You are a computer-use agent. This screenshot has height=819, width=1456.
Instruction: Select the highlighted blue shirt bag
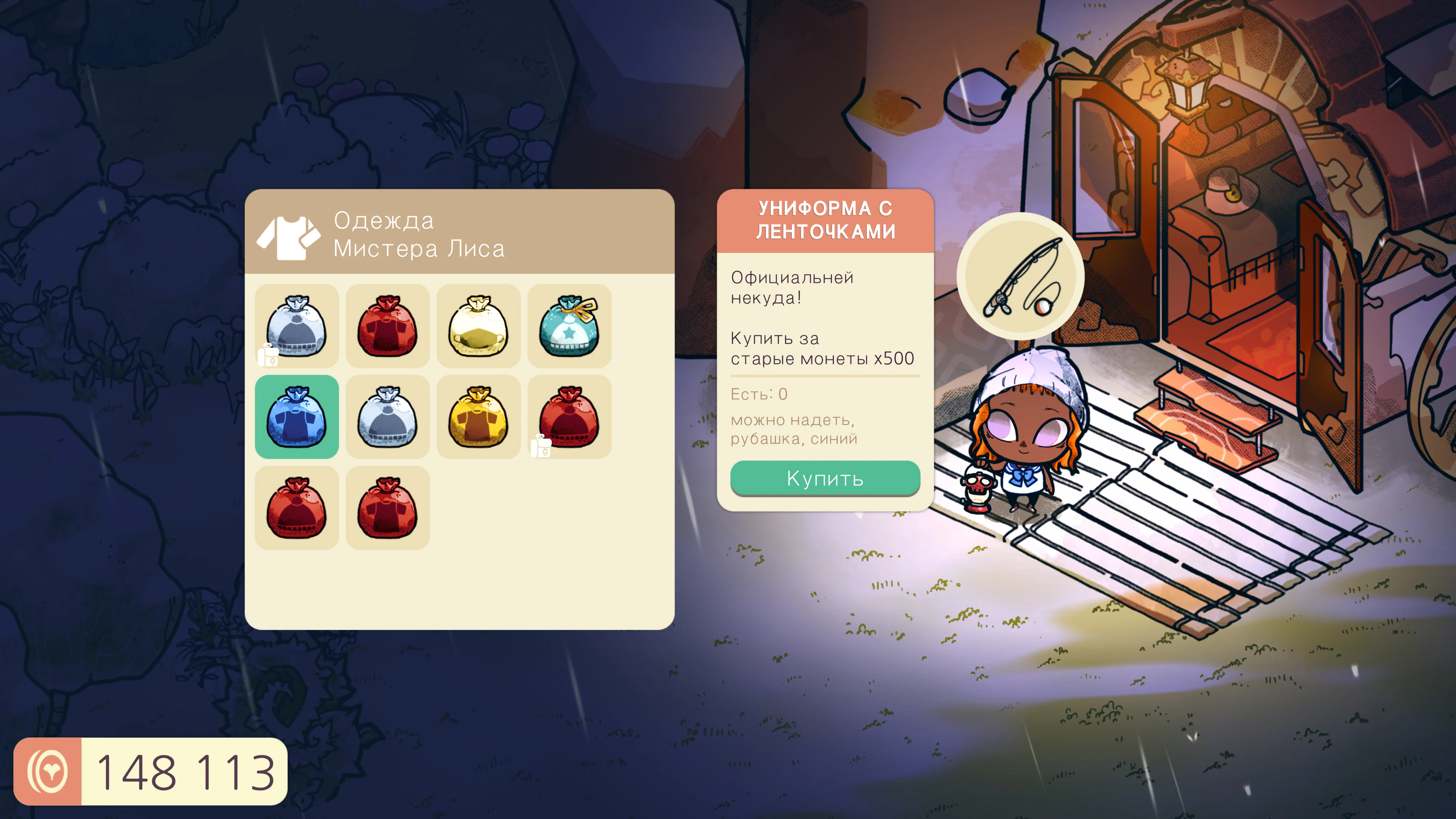coord(297,417)
